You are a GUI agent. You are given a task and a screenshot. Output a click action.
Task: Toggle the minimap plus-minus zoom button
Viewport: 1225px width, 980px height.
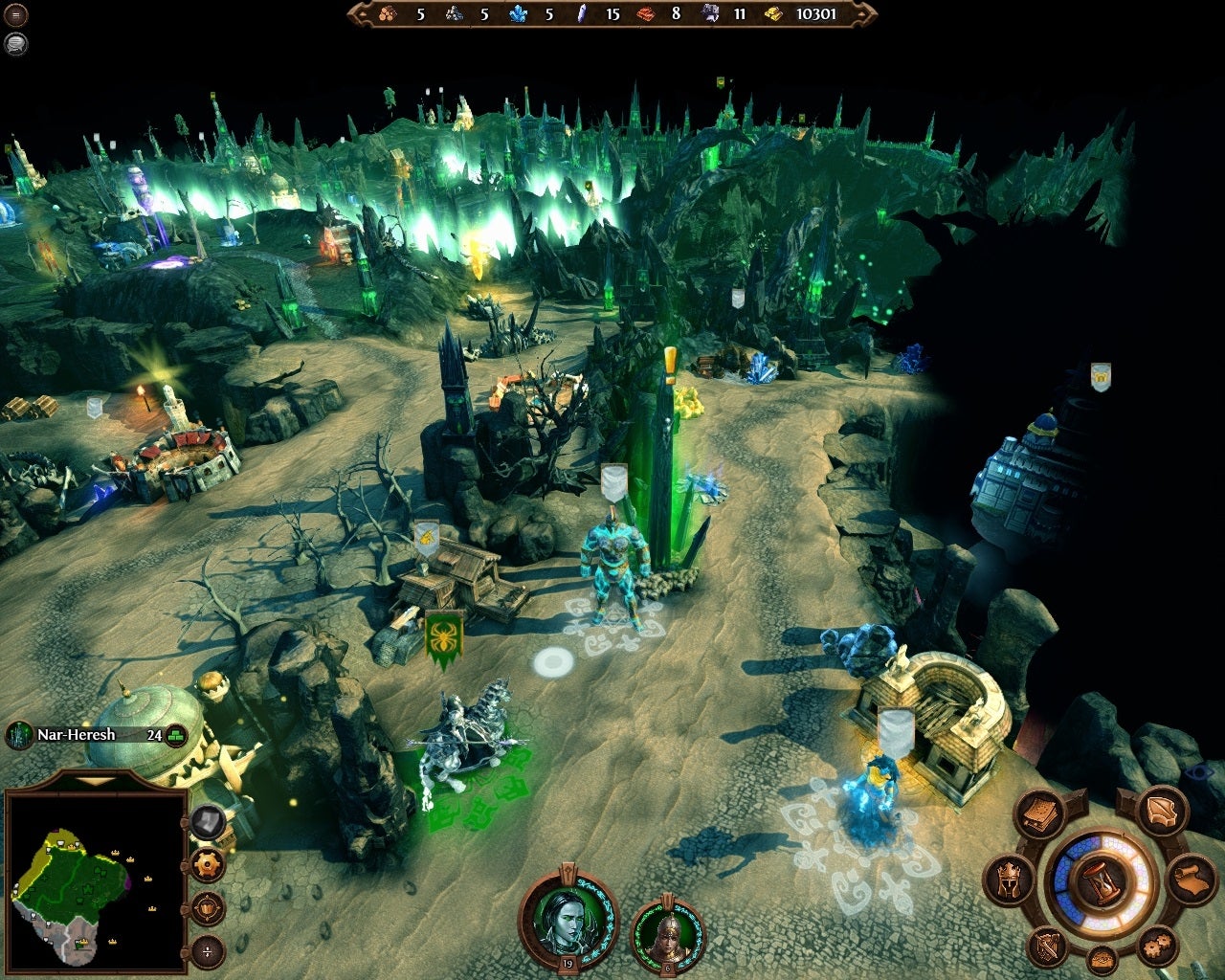208,950
